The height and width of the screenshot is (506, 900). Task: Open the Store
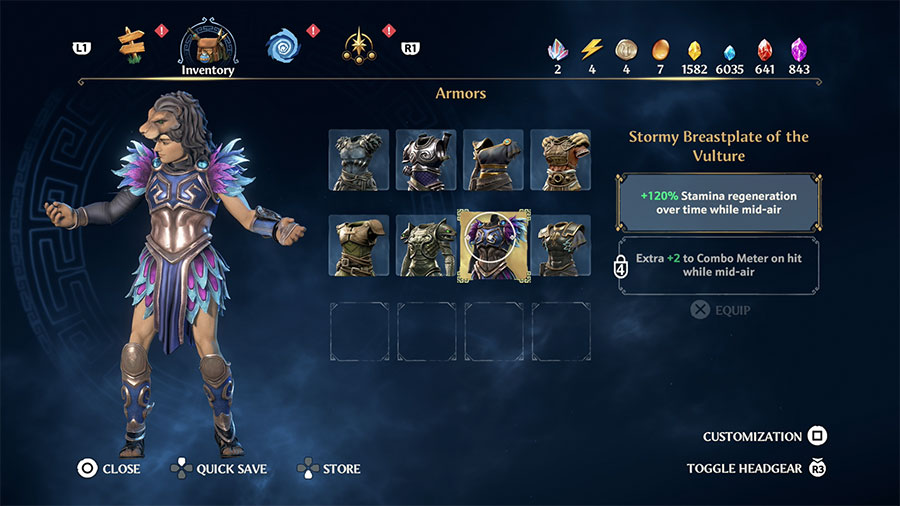(x=329, y=468)
